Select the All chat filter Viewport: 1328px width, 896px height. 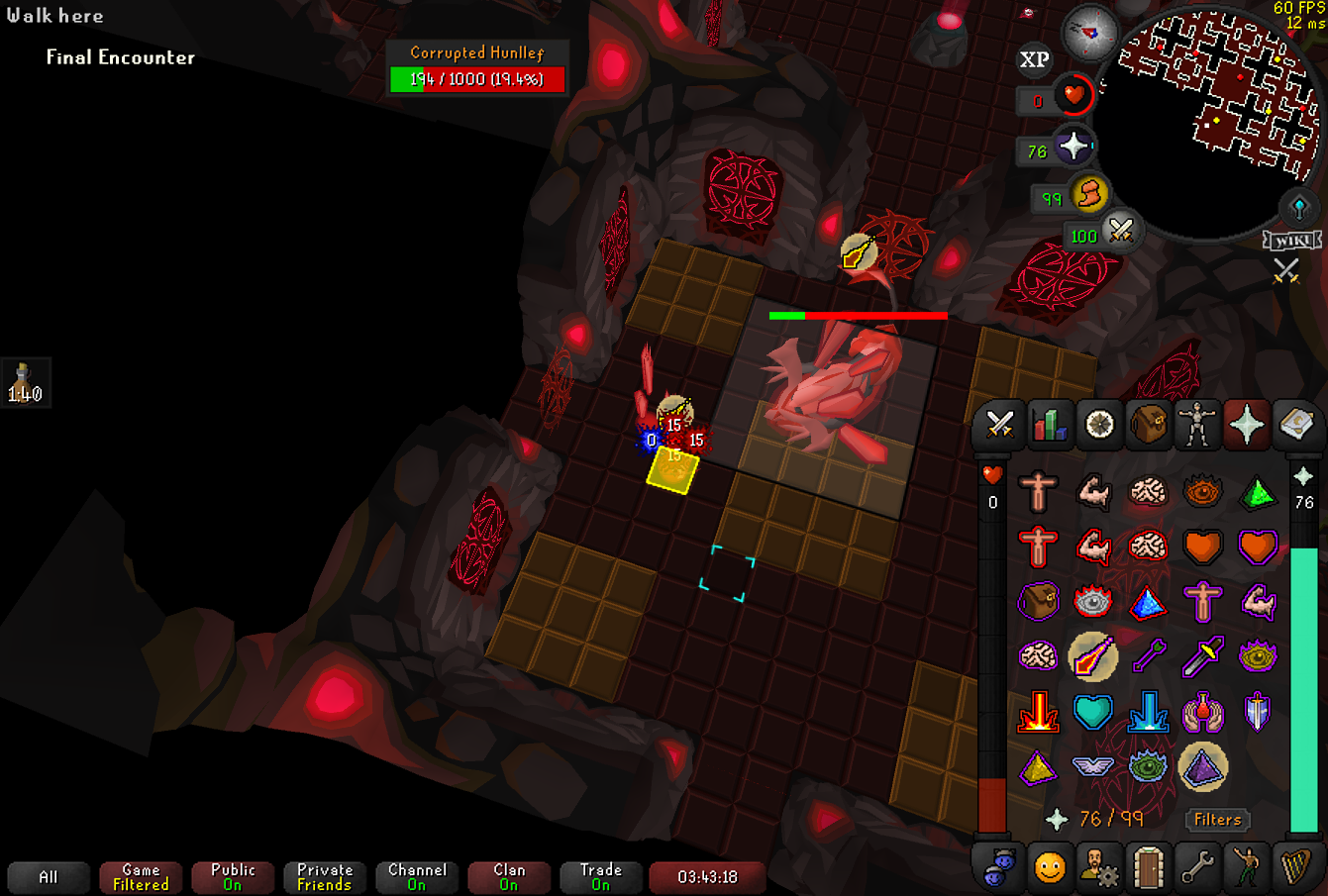pos(48,877)
